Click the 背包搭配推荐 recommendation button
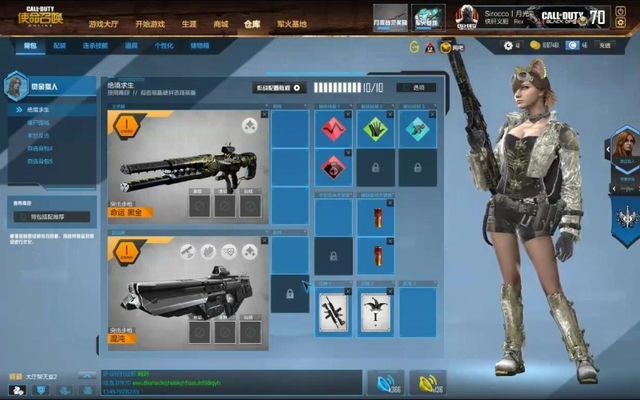Viewport: 640px width, 400px height. pos(52,216)
